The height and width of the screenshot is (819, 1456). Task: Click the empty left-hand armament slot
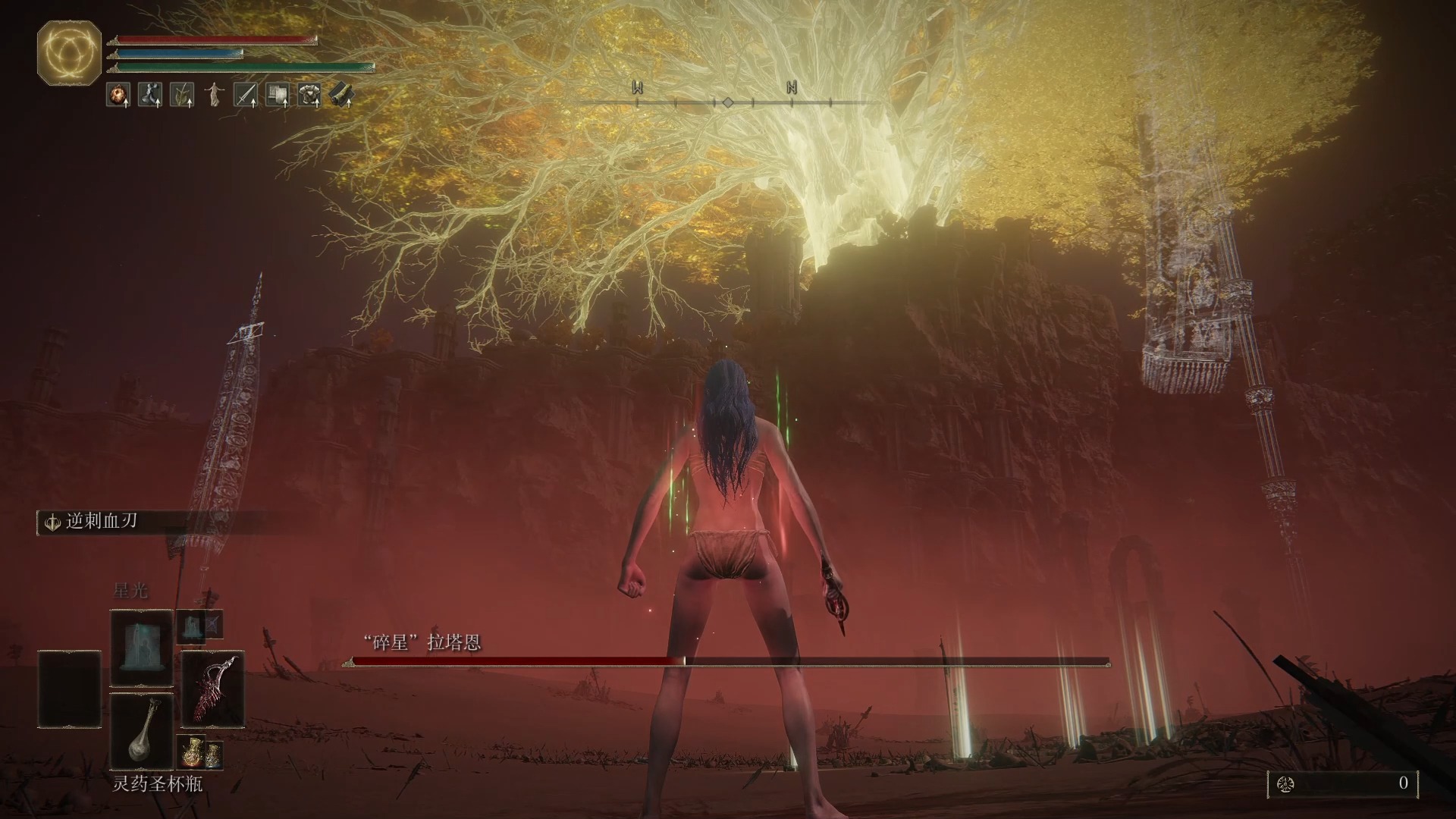coord(69,689)
